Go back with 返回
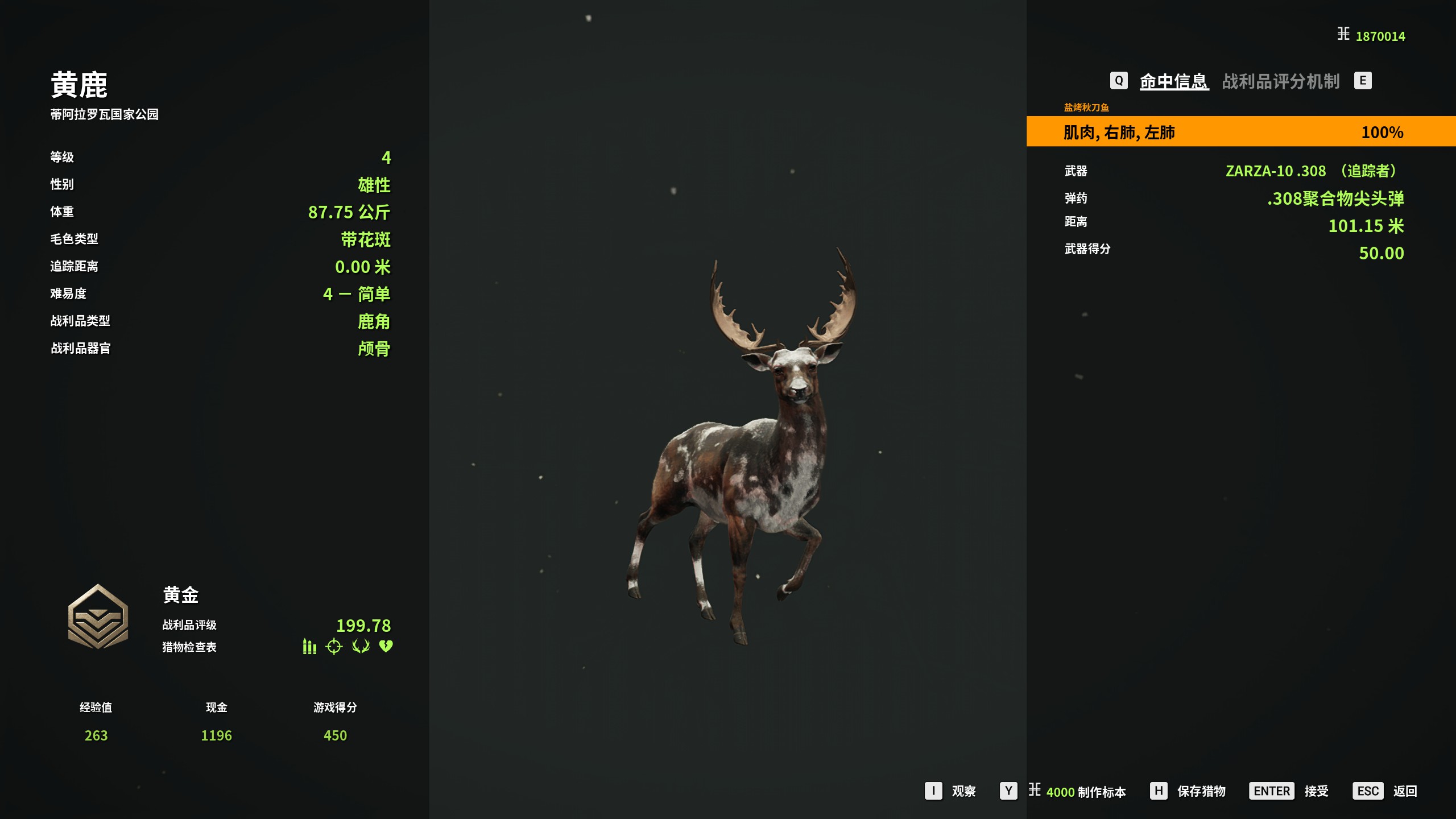The width and height of the screenshot is (1456, 819). click(1404, 791)
